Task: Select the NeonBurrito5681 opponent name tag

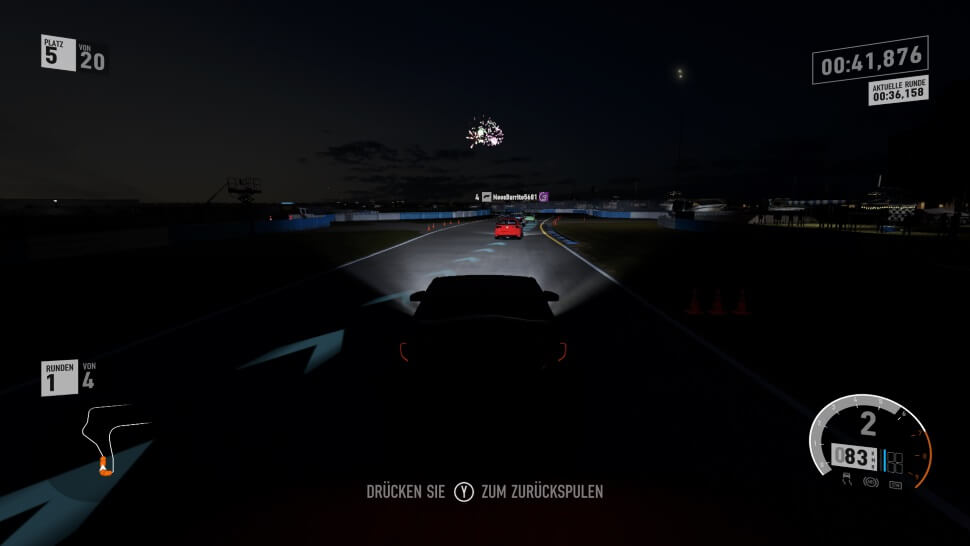Action: tap(515, 197)
